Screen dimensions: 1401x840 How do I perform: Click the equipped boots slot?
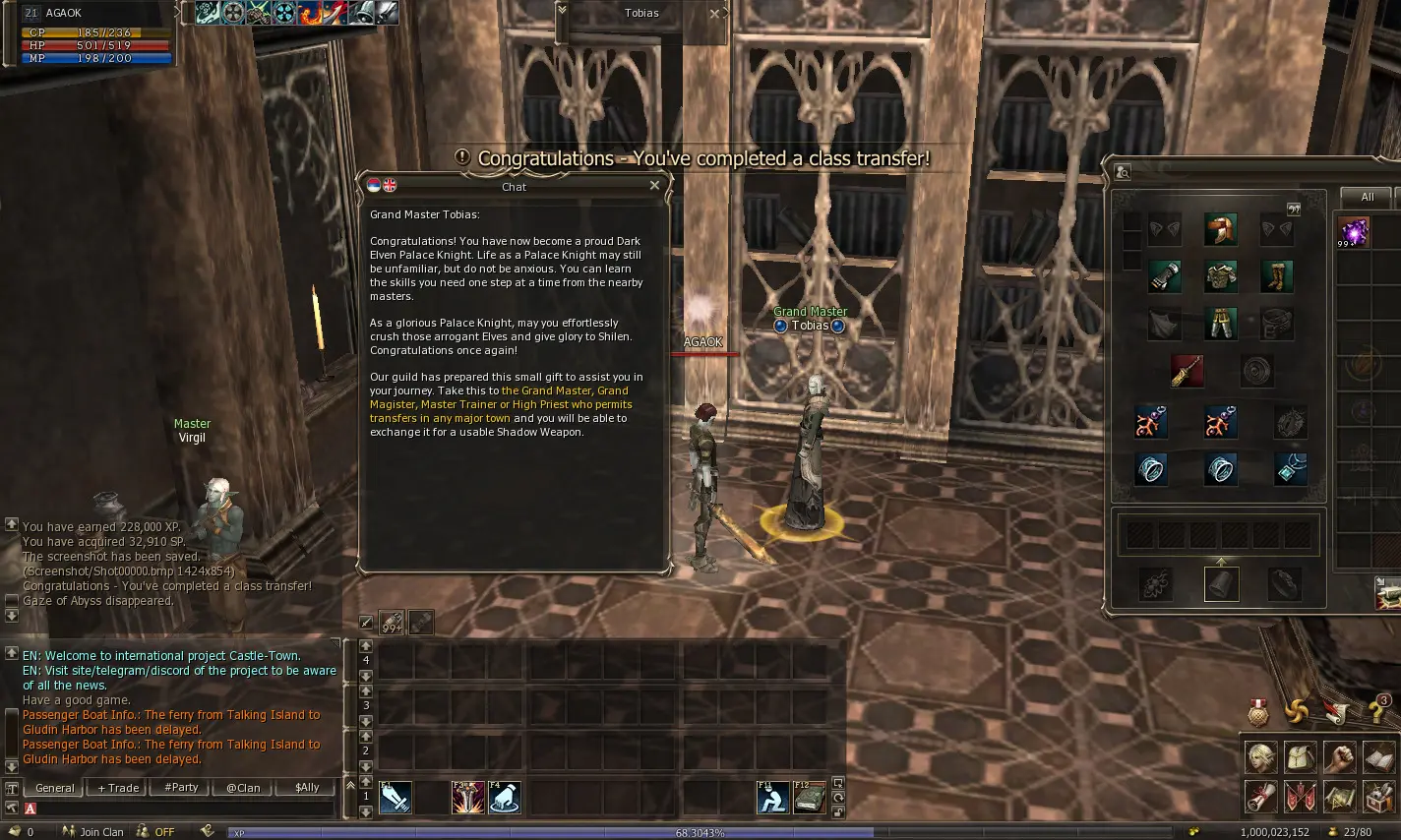click(x=1277, y=276)
